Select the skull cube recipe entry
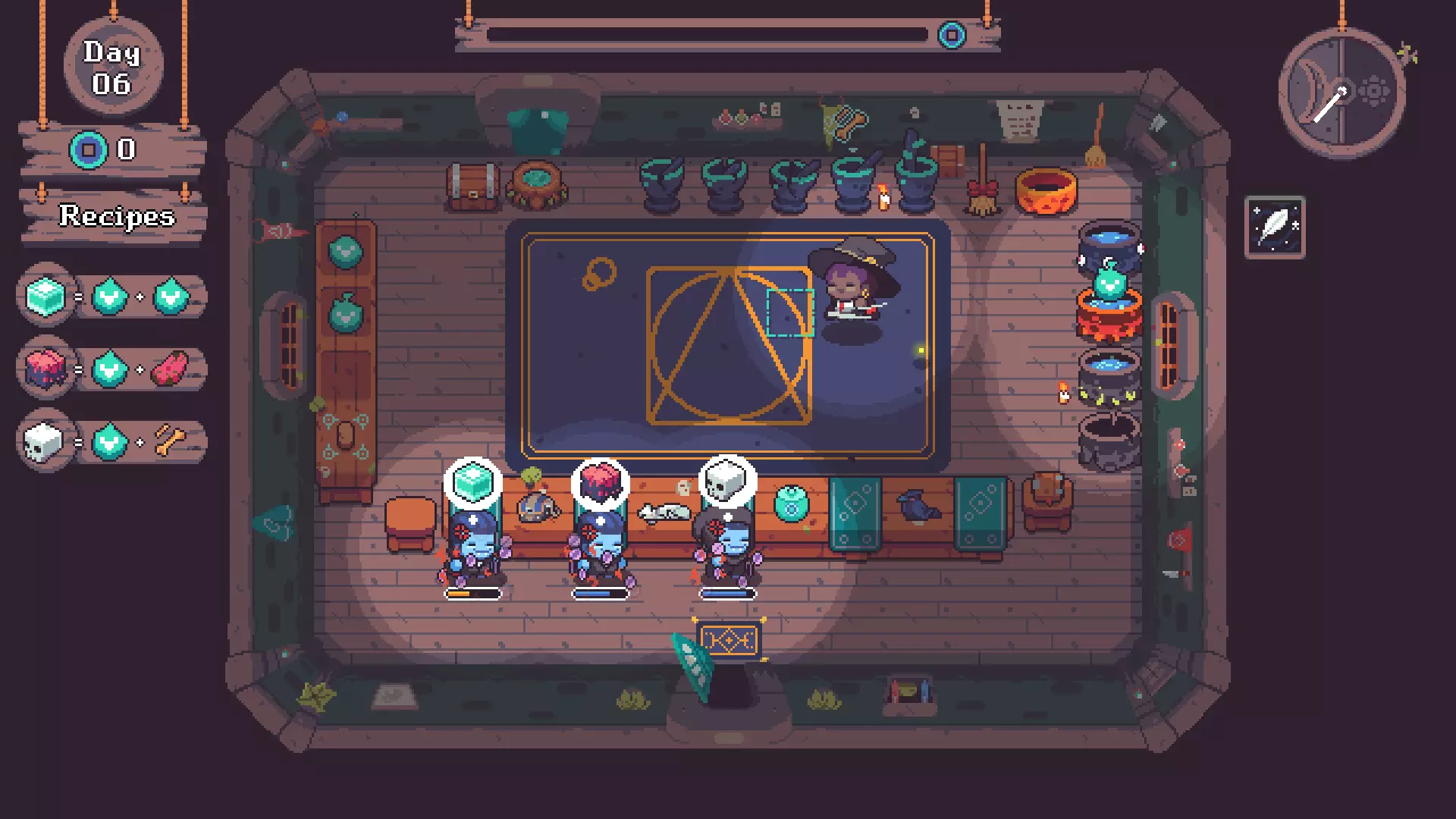This screenshot has width=1456, height=819. pos(111,442)
